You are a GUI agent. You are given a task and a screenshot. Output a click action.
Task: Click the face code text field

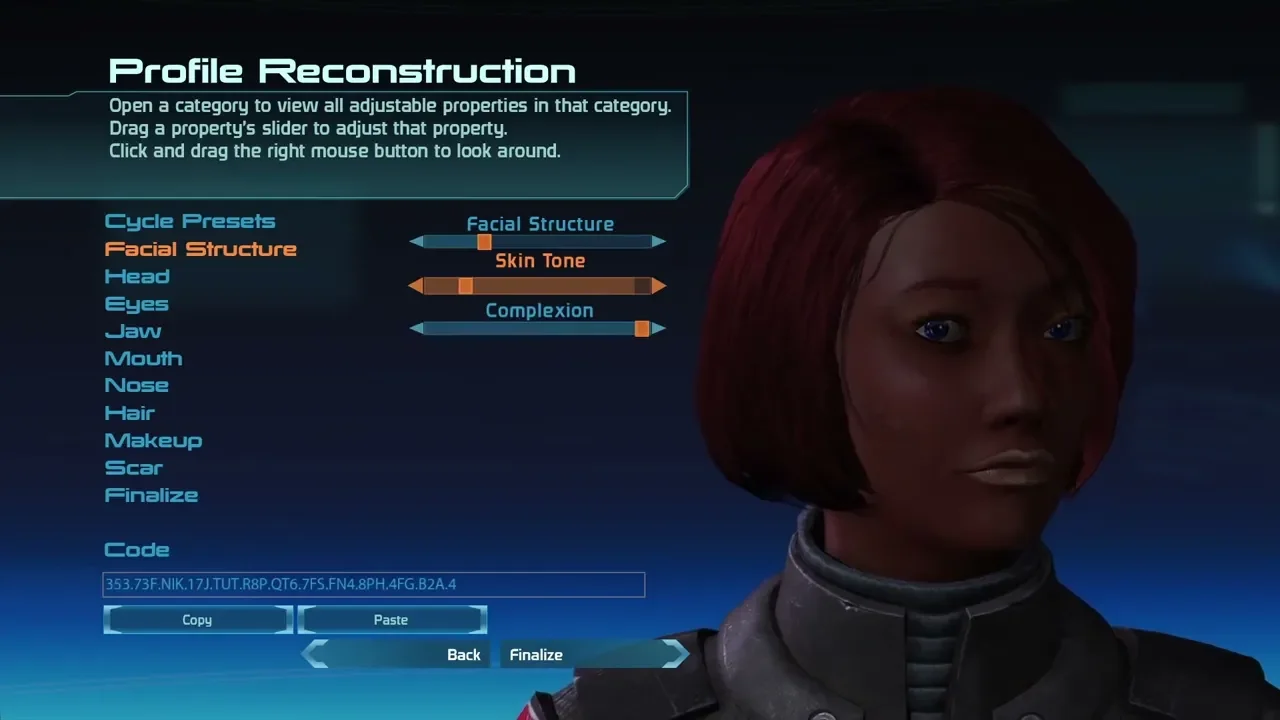click(x=373, y=584)
